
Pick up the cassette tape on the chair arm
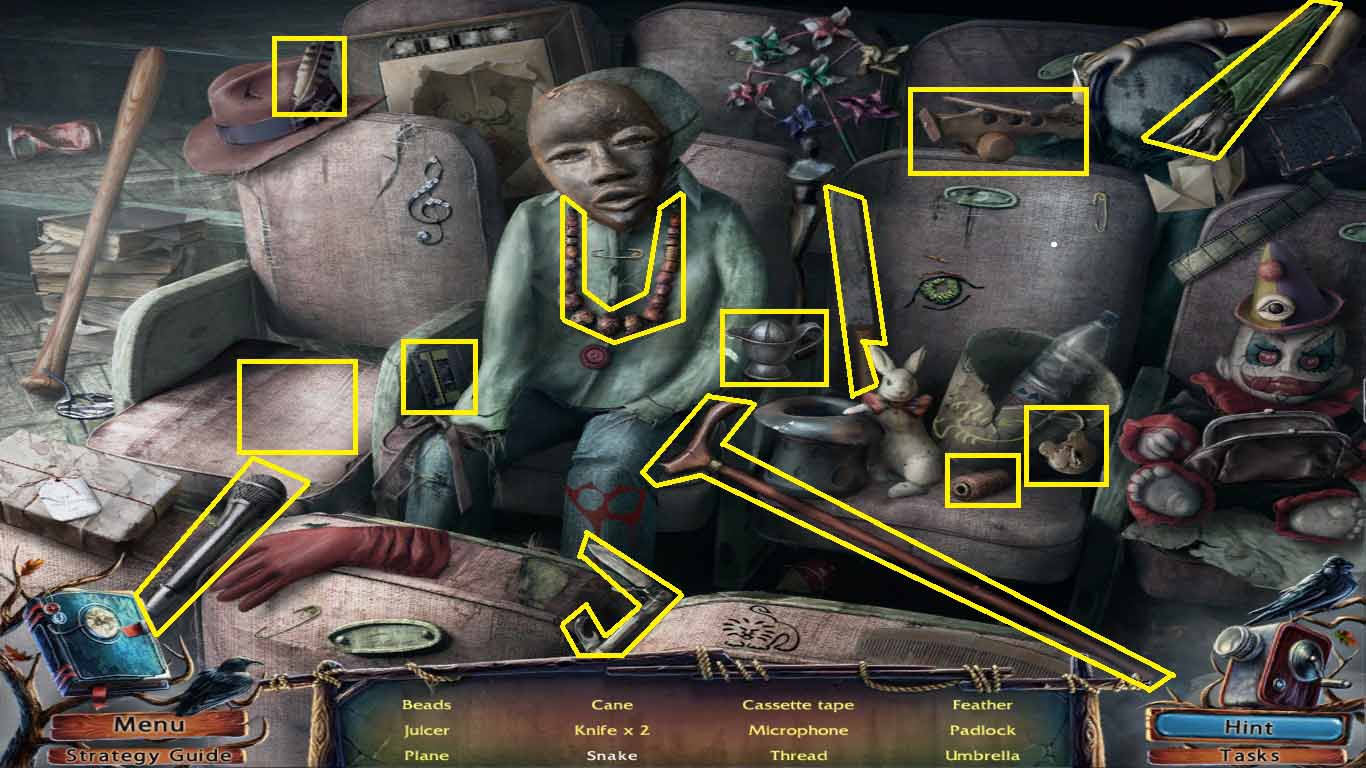click(x=438, y=378)
